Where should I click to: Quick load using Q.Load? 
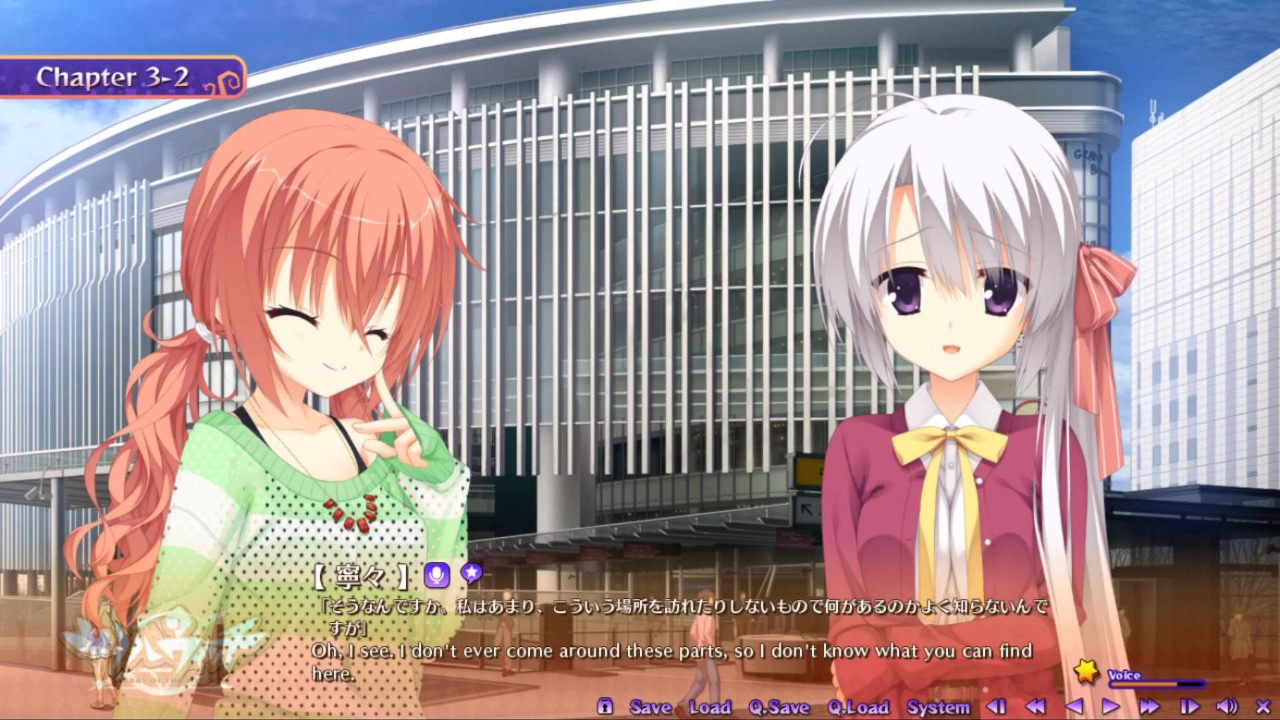[x=858, y=706]
